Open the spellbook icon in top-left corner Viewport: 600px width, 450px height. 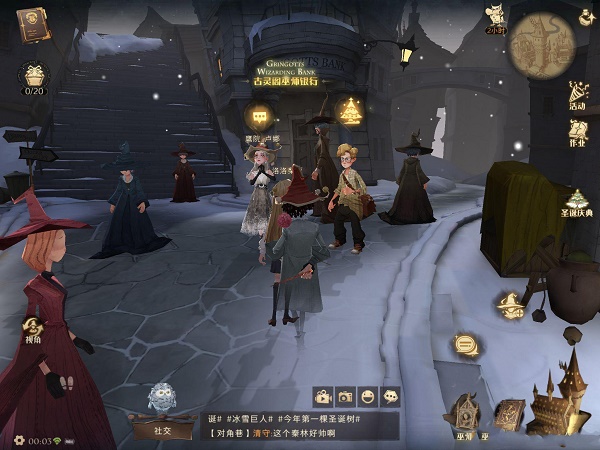pyautogui.click(x=34, y=24)
